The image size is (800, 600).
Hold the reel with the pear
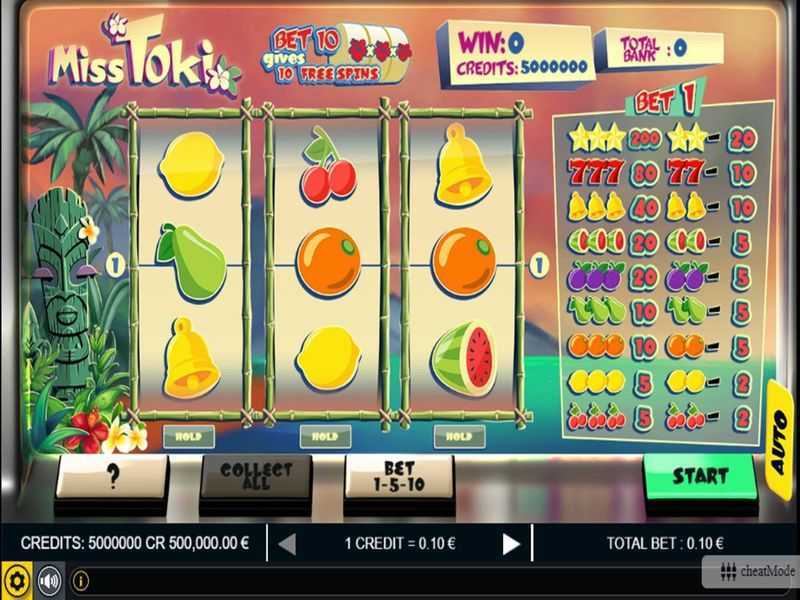[x=189, y=437]
